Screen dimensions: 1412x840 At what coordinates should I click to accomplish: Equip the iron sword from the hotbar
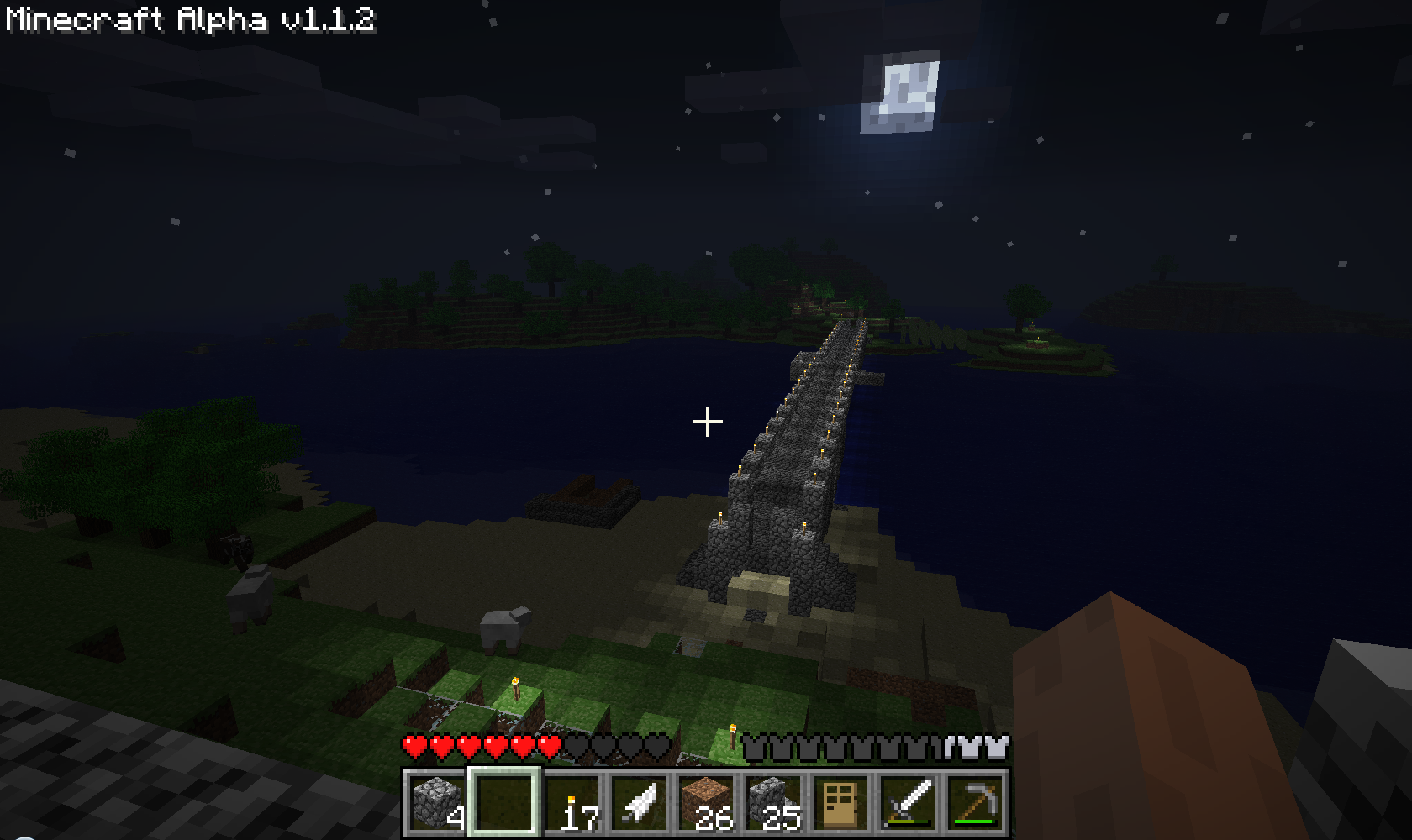pos(908,801)
